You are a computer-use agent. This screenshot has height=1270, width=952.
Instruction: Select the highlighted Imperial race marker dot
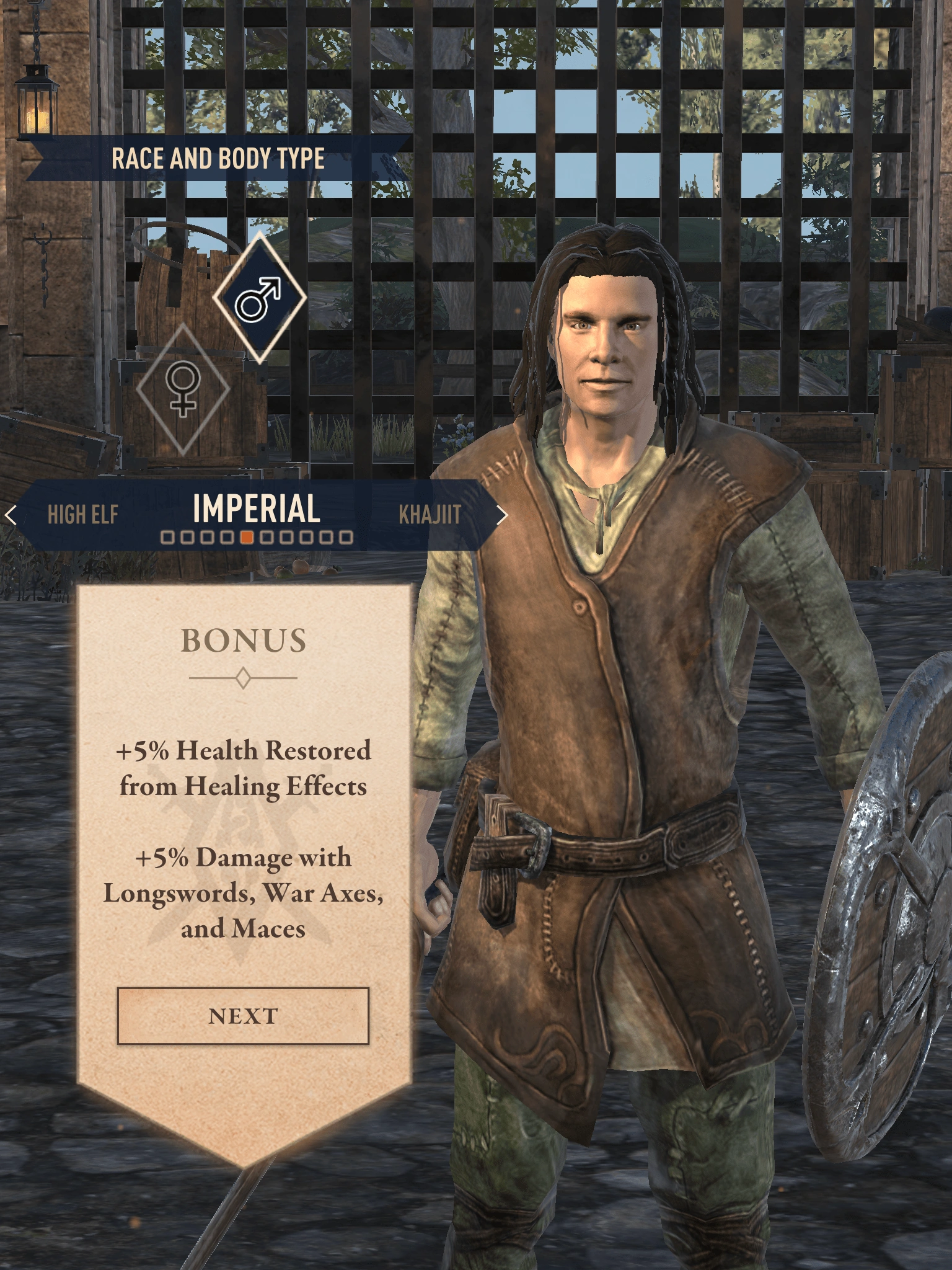coord(248,536)
